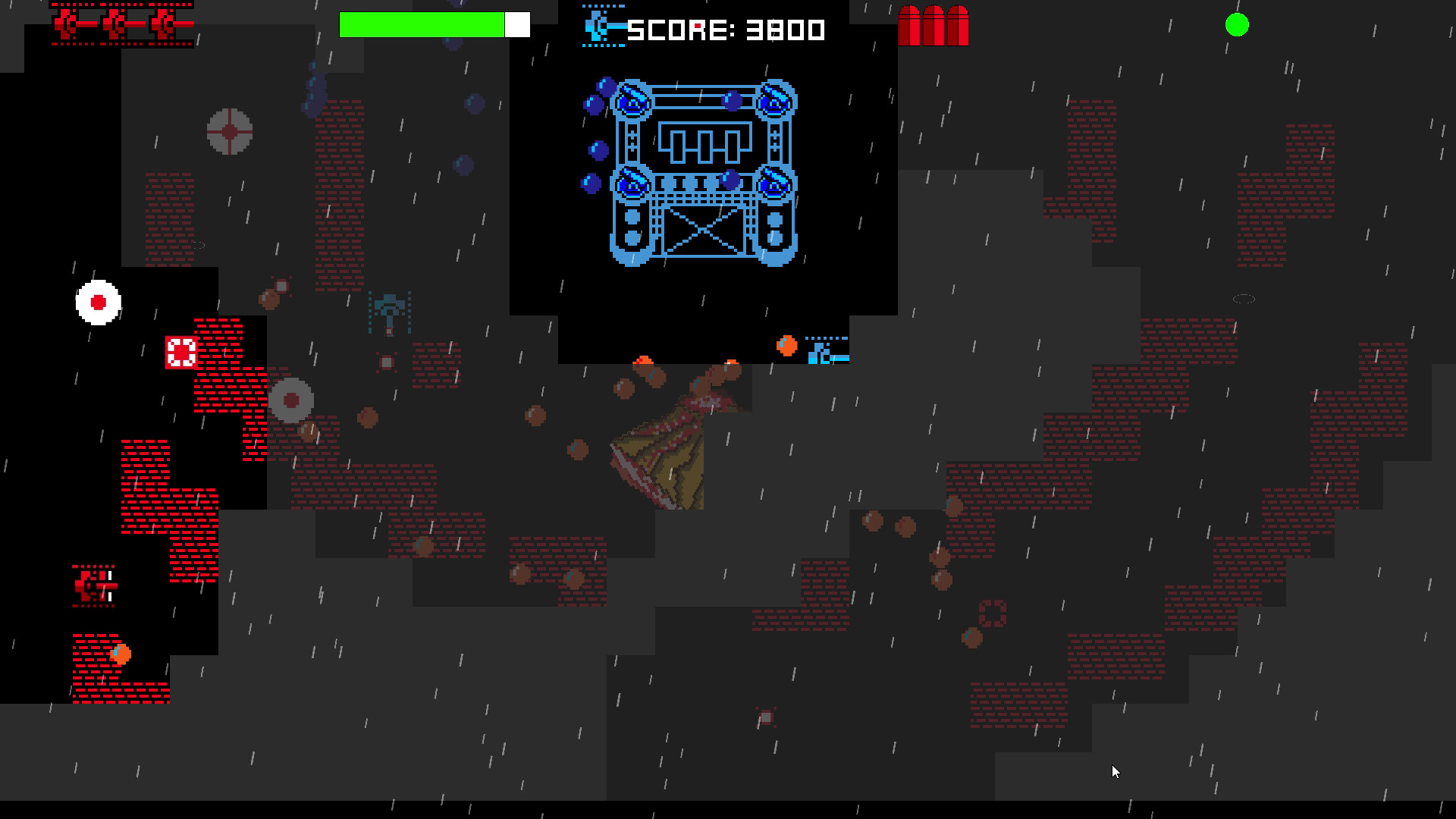
Task: Click the white circle with red center
Action: tap(99, 303)
